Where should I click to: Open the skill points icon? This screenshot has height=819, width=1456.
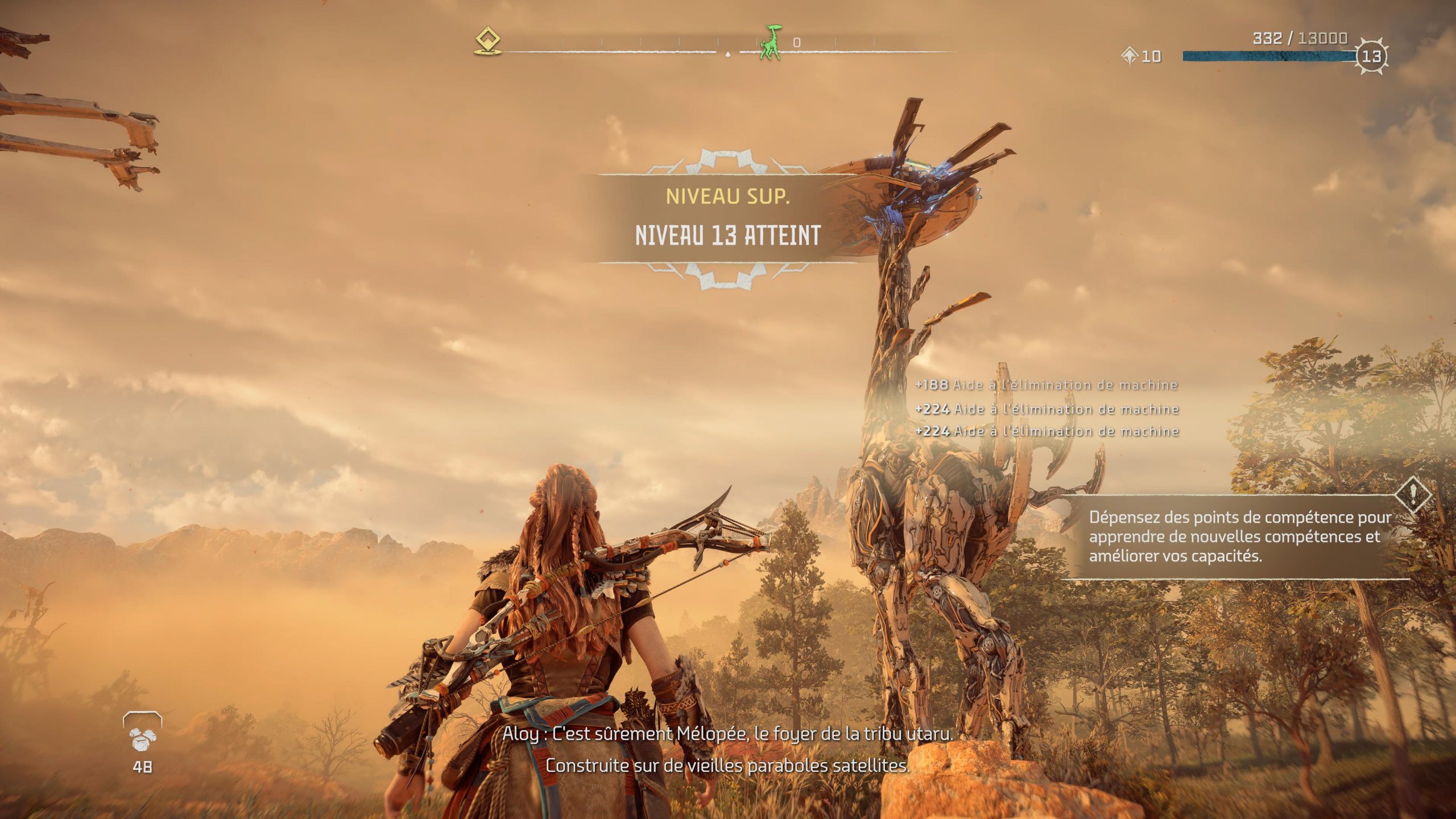1130,56
